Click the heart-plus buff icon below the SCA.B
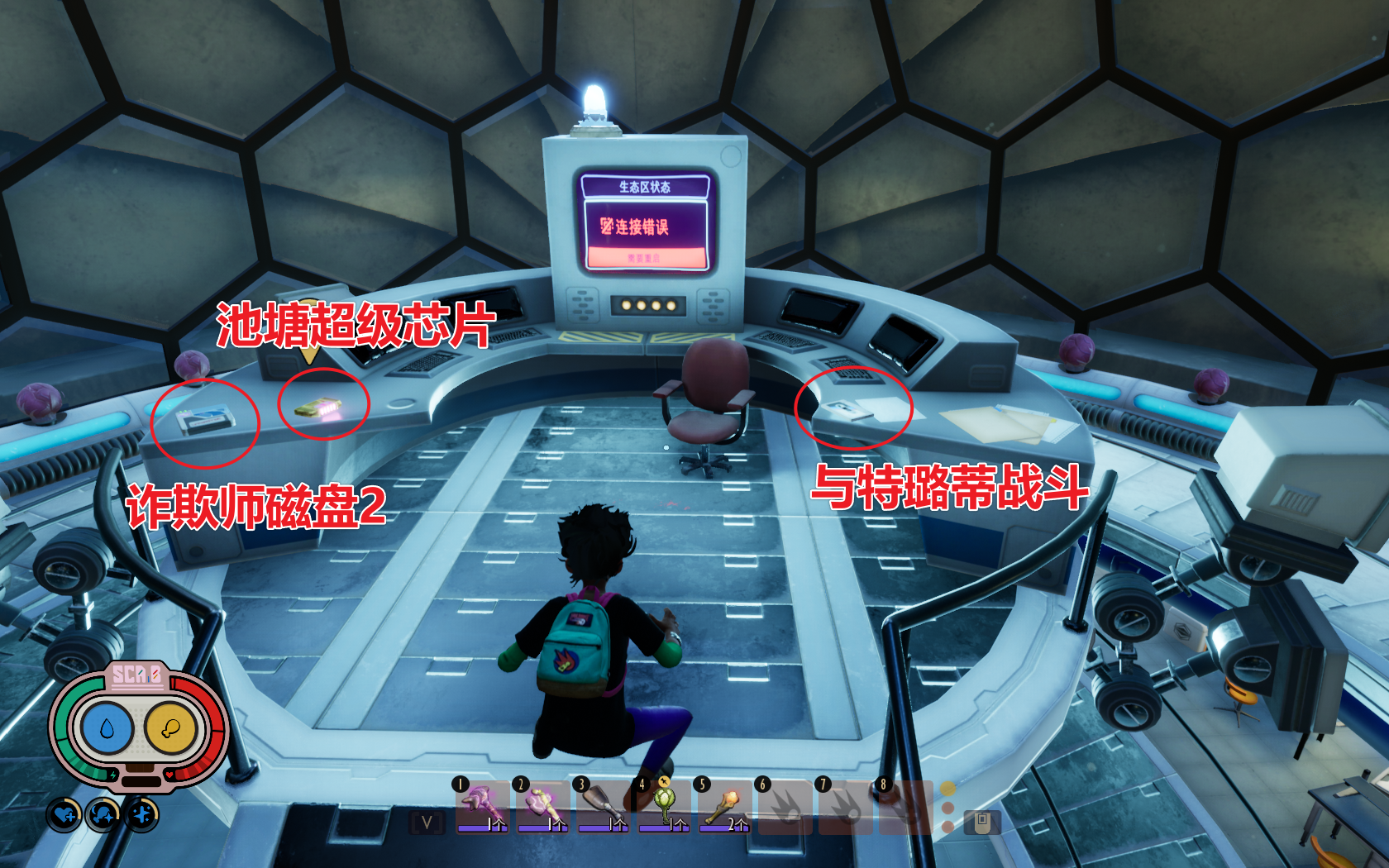The image size is (1389, 868). click(x=64, y=813)
